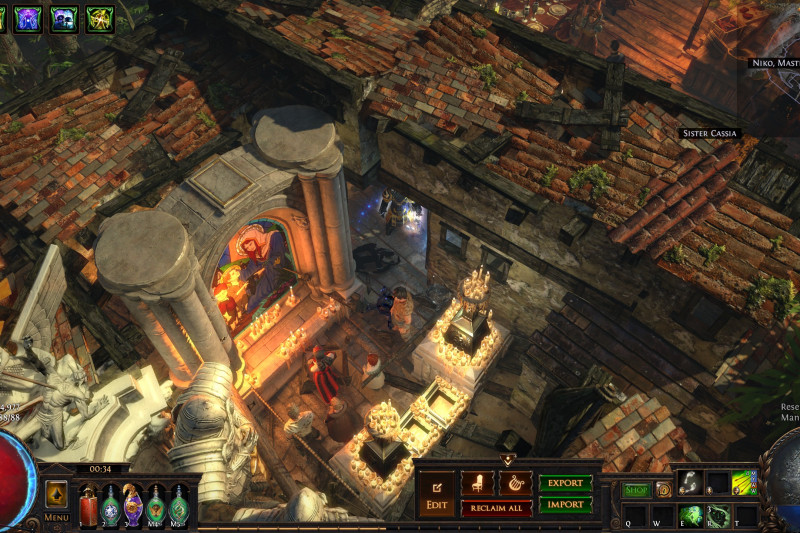Open the Menu button with arrow icon

[56, 494]
